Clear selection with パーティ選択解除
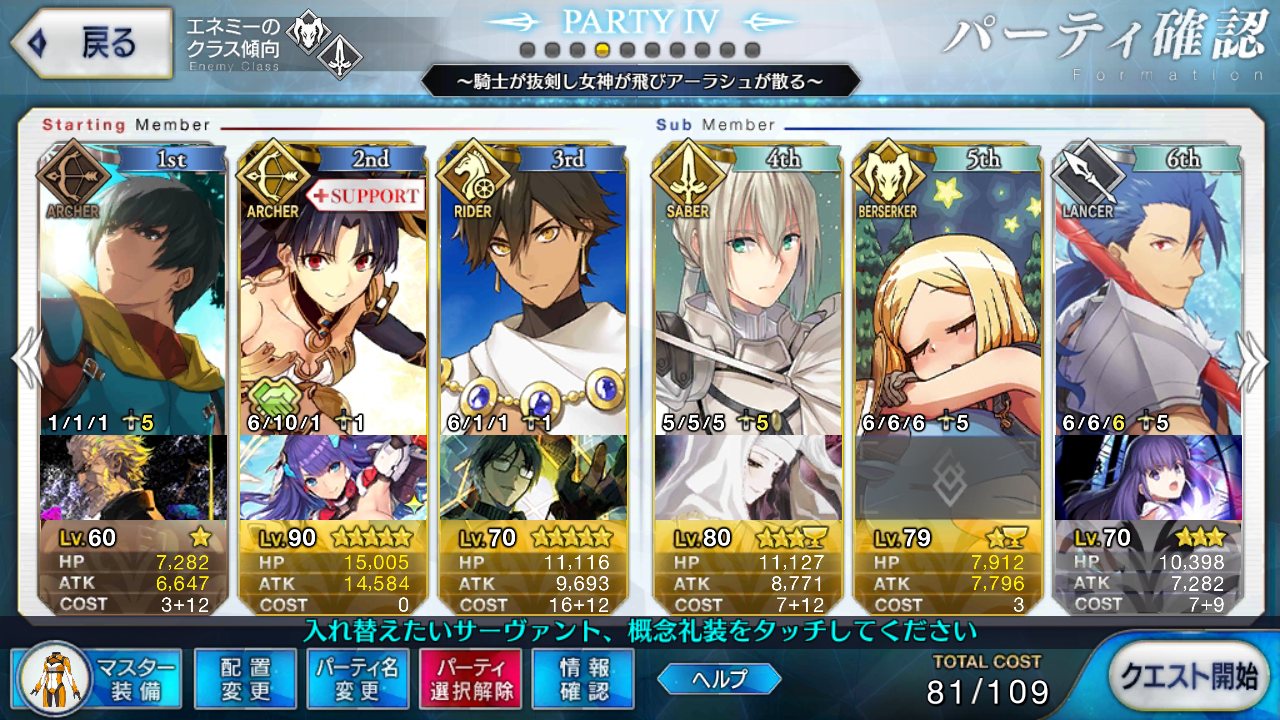Viewport: 1280px width, 720px height. [x=469, y=678]
